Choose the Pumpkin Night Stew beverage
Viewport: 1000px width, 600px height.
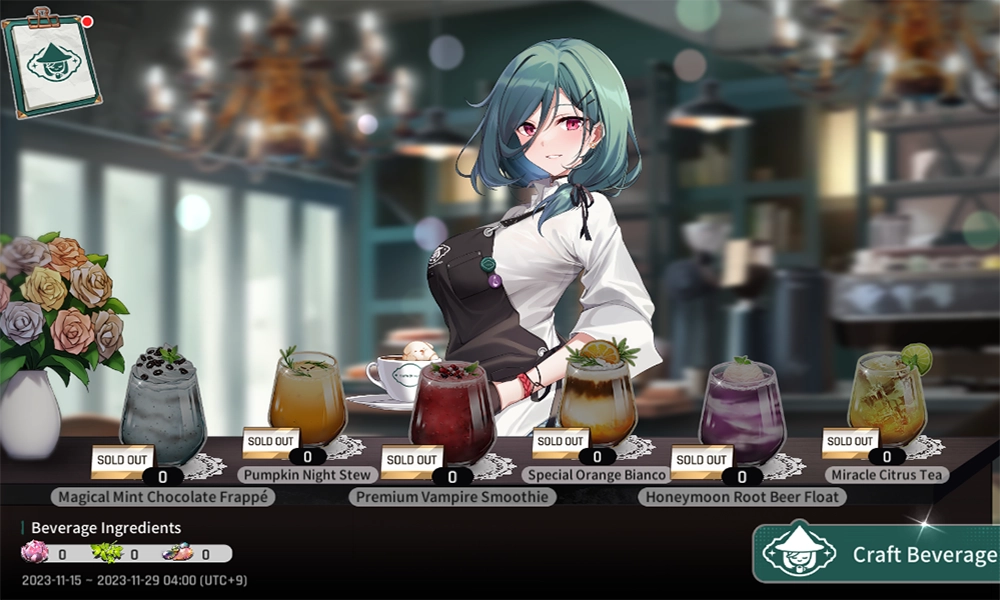pos(307,399)
